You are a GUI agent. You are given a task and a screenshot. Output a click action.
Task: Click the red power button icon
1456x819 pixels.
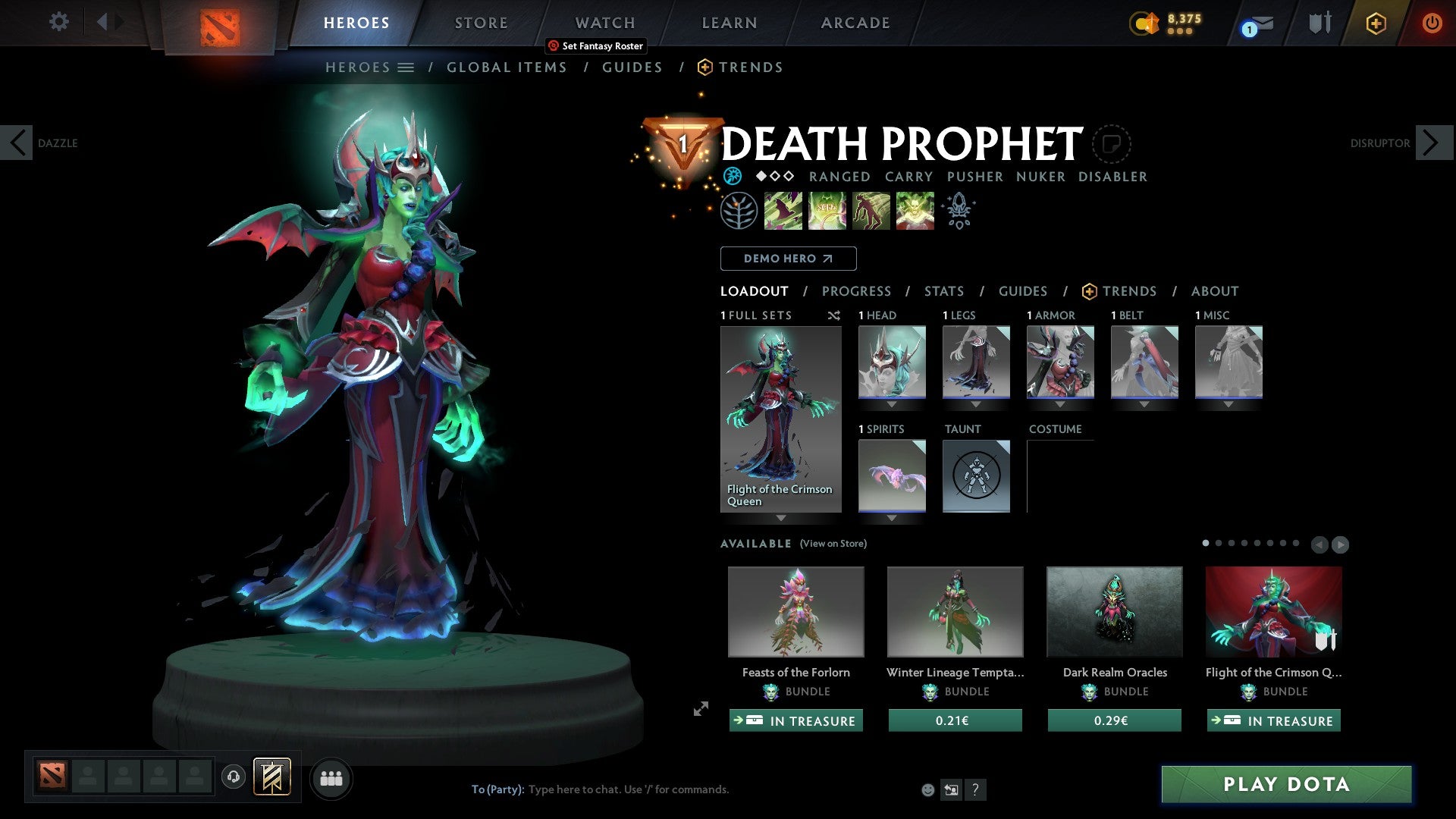point(1432,23)
